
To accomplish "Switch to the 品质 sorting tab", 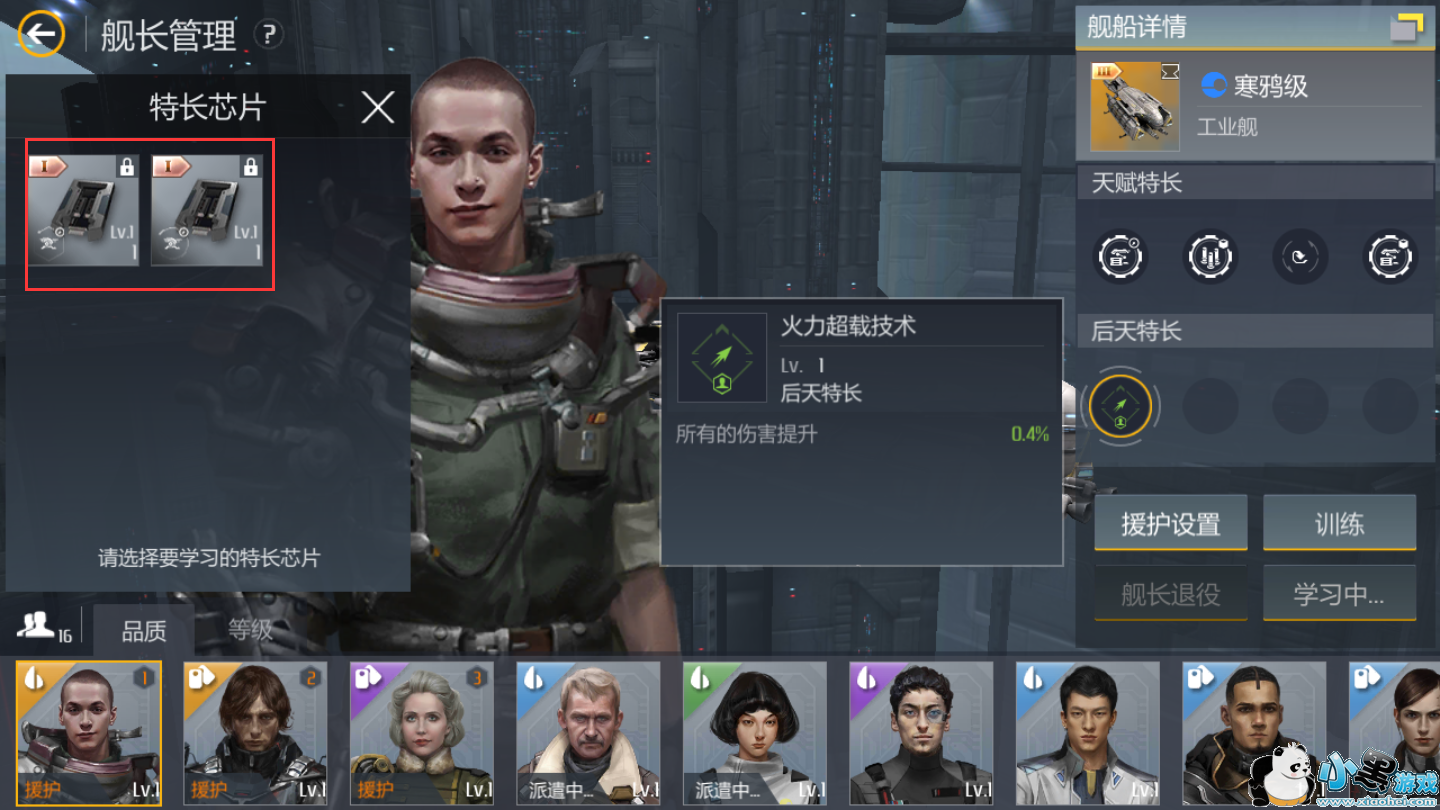I will (x=144, y=631).
